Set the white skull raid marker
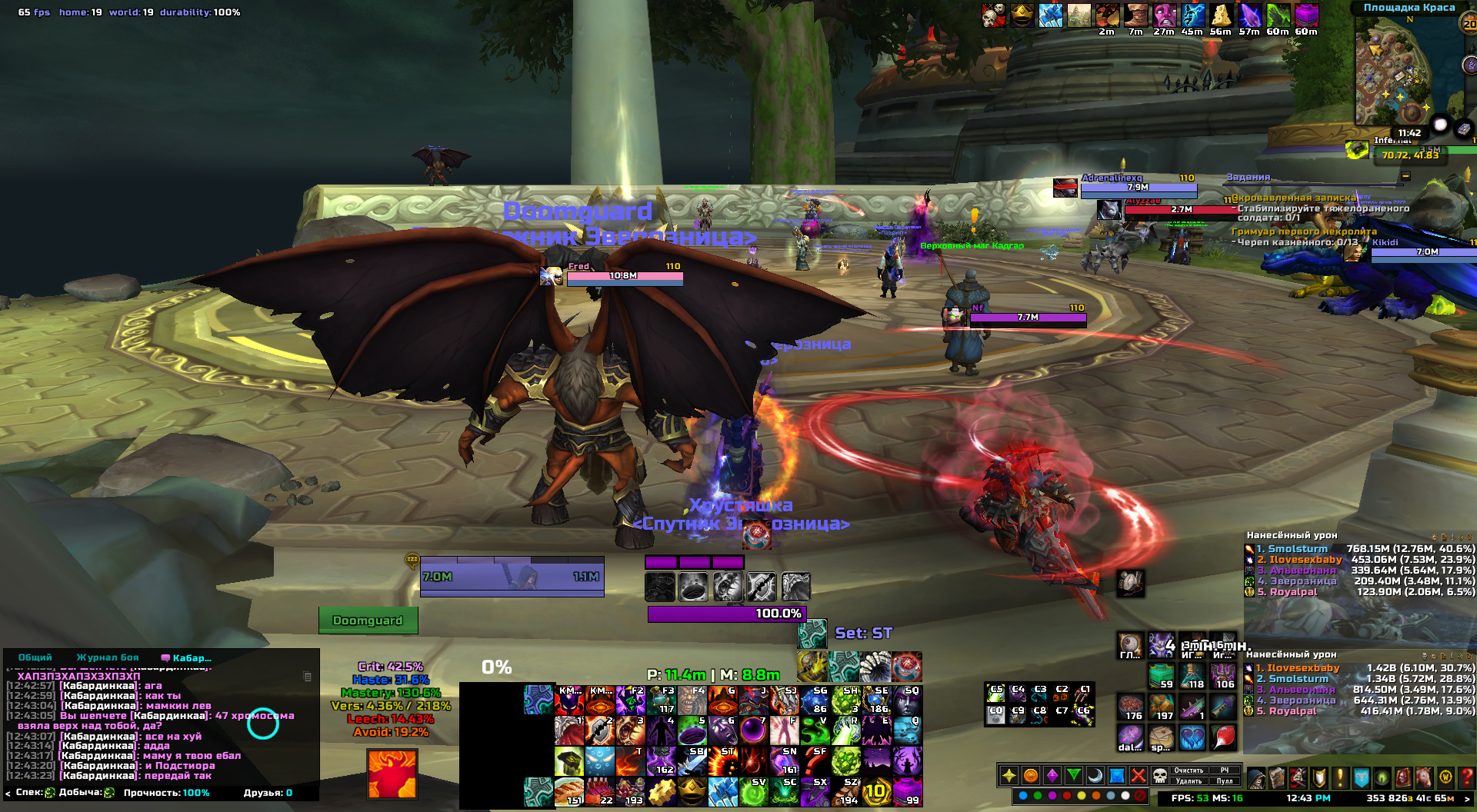Viewport: 1477px width, 812px height. tap(1159, 776)
